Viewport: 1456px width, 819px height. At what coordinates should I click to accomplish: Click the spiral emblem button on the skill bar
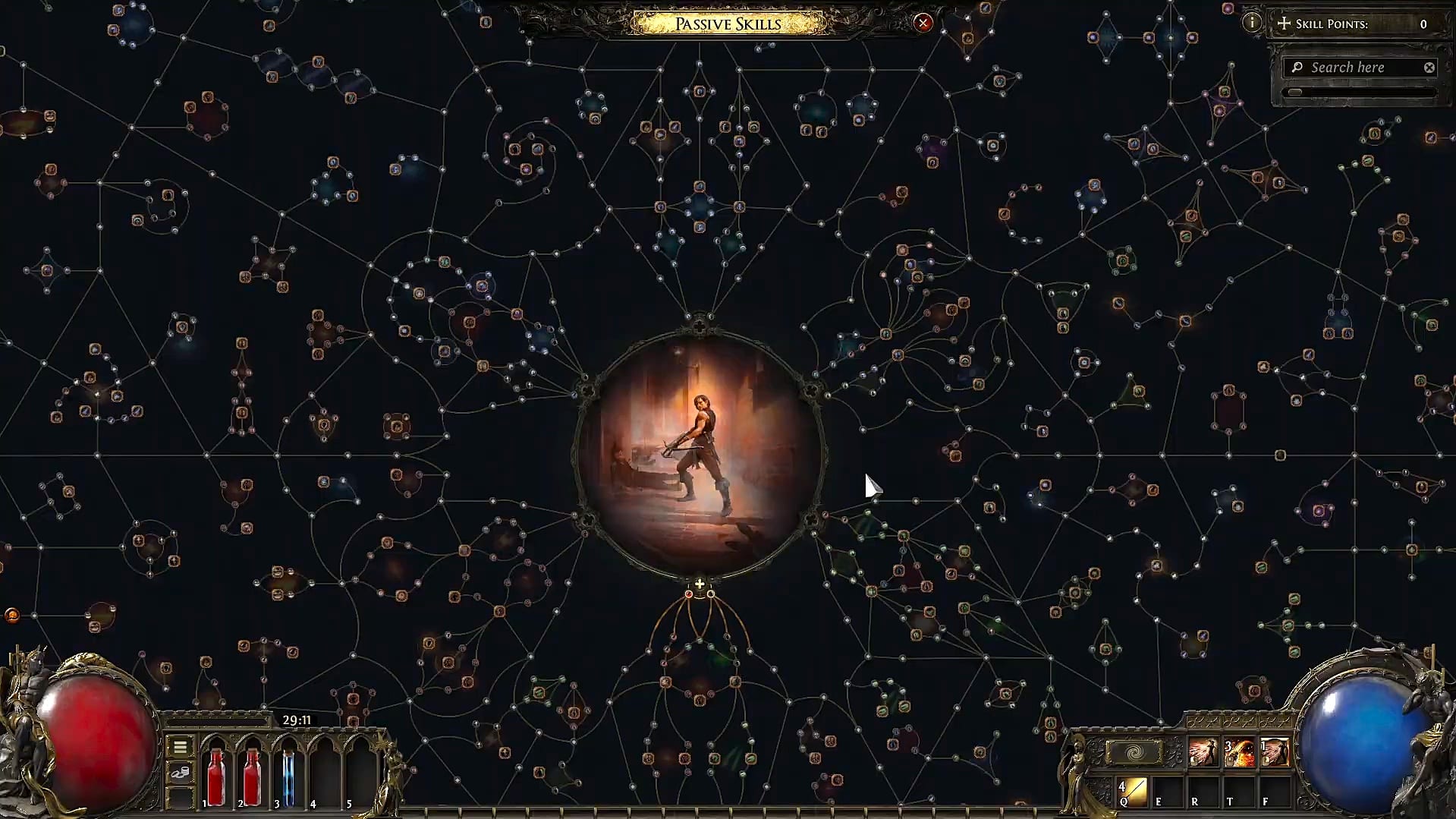[1134, 753]
